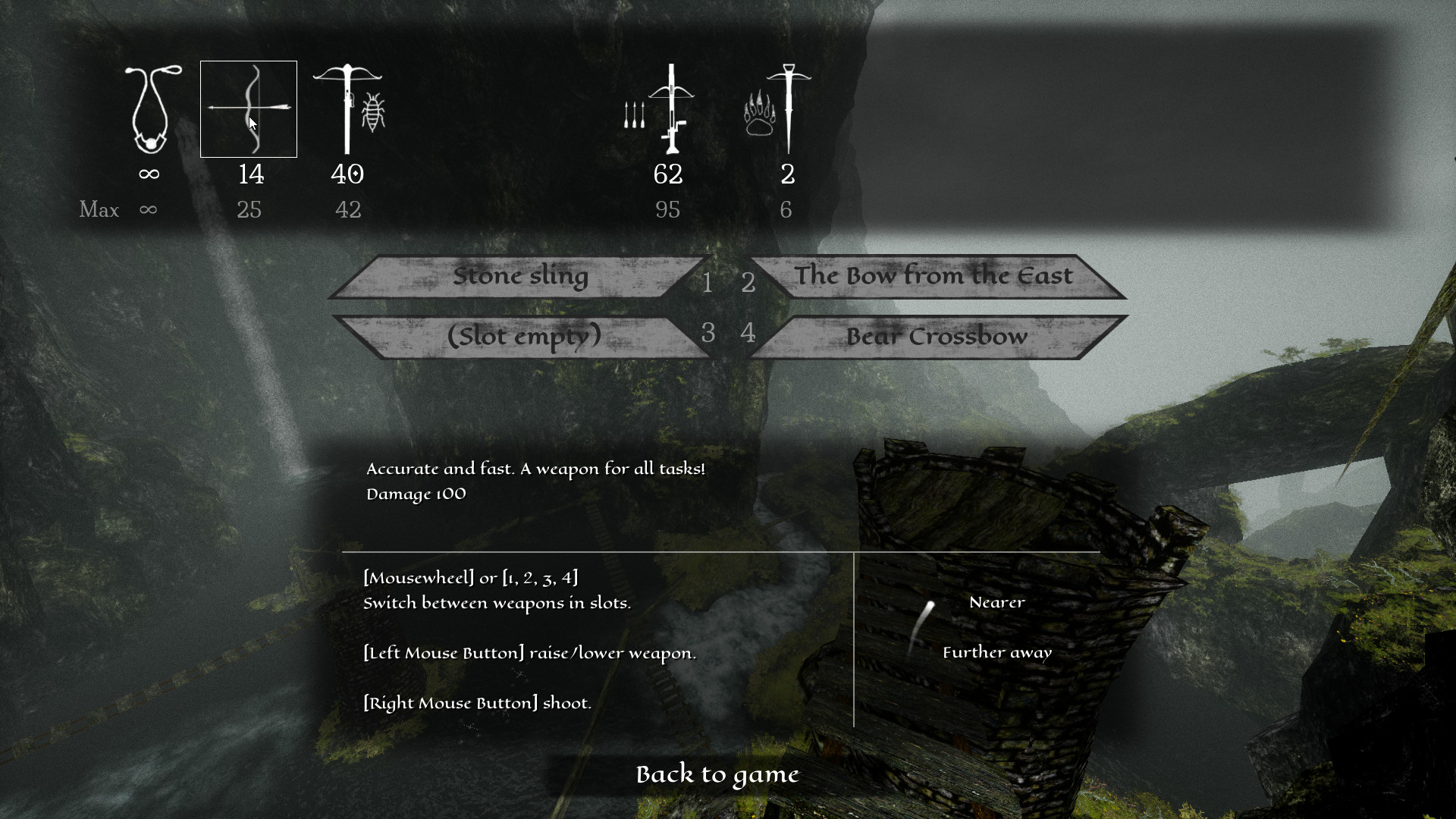Choose the Nearer aiming option
Image resolution: width=1456 pixels, height=819 pixels.
[996, 602]
